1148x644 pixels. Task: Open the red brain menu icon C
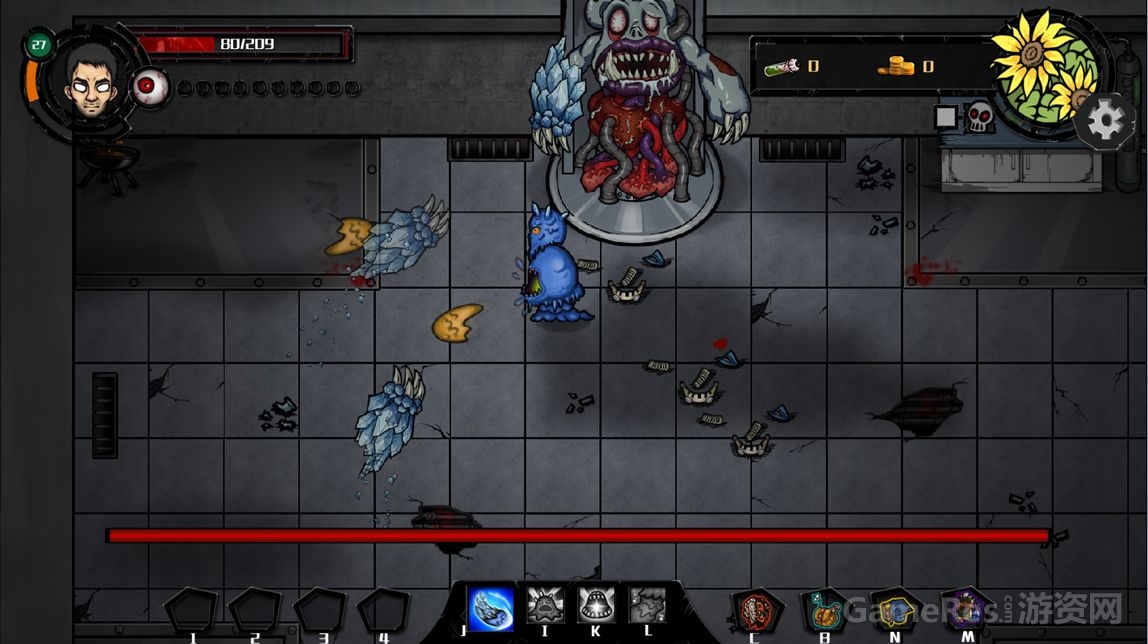[x=755, y=609]
